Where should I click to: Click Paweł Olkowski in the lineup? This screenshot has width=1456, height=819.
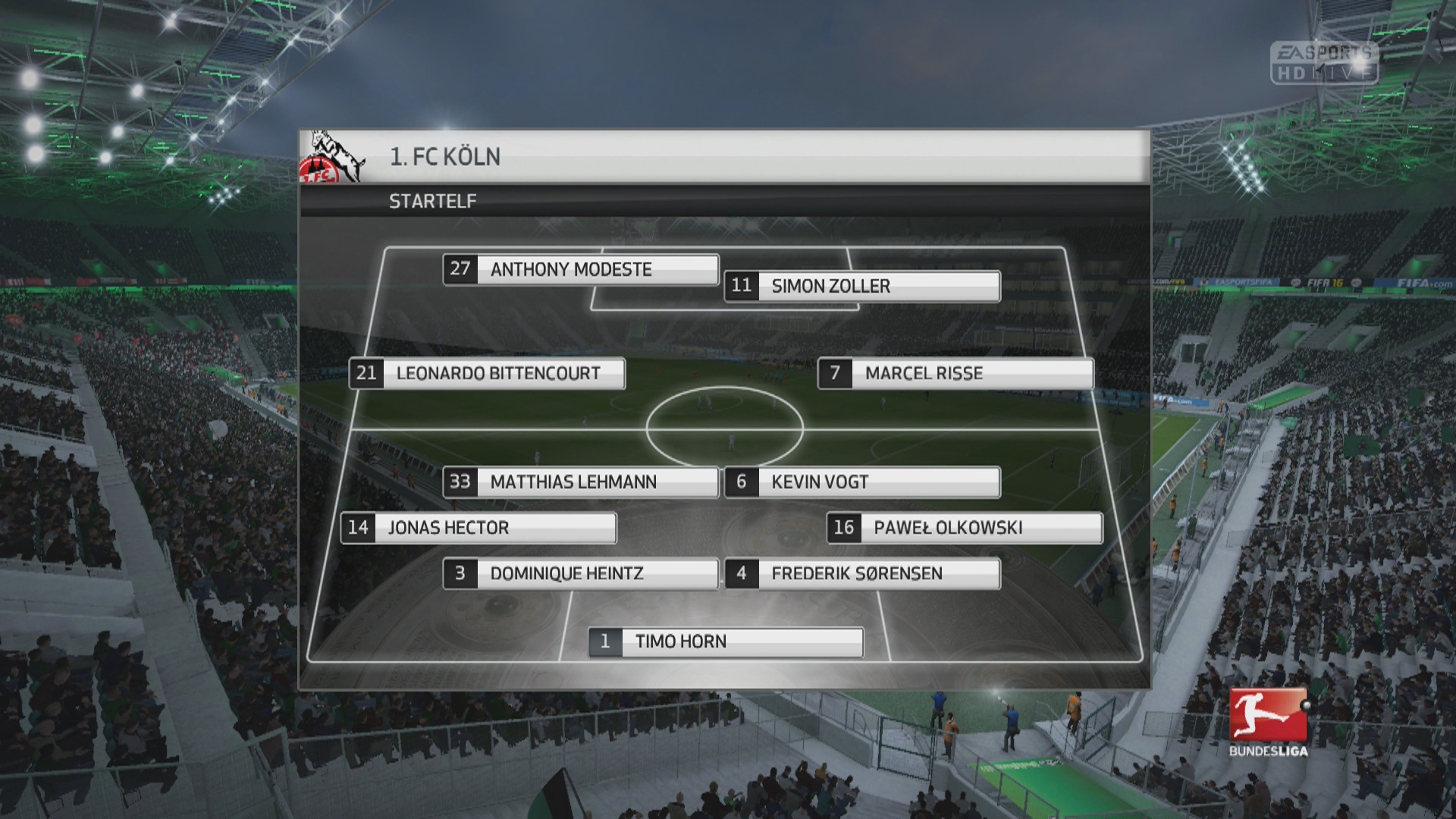964,528
